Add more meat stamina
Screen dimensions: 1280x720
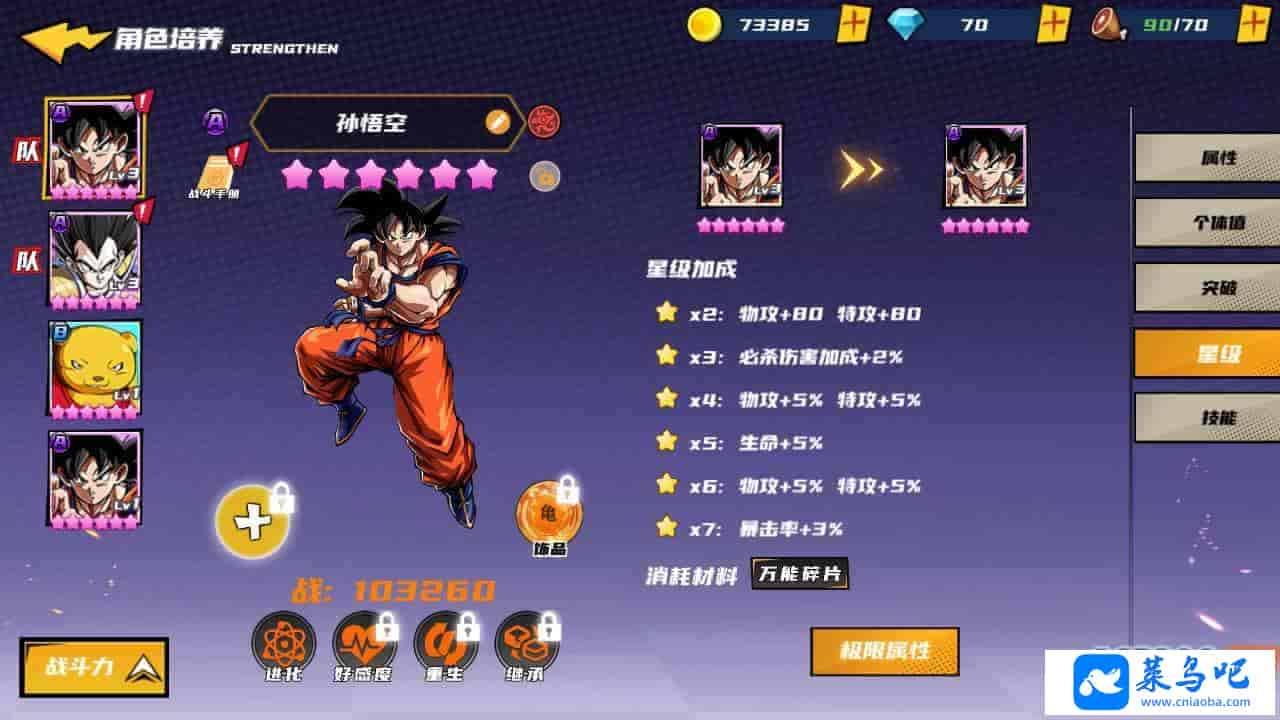1254,24
